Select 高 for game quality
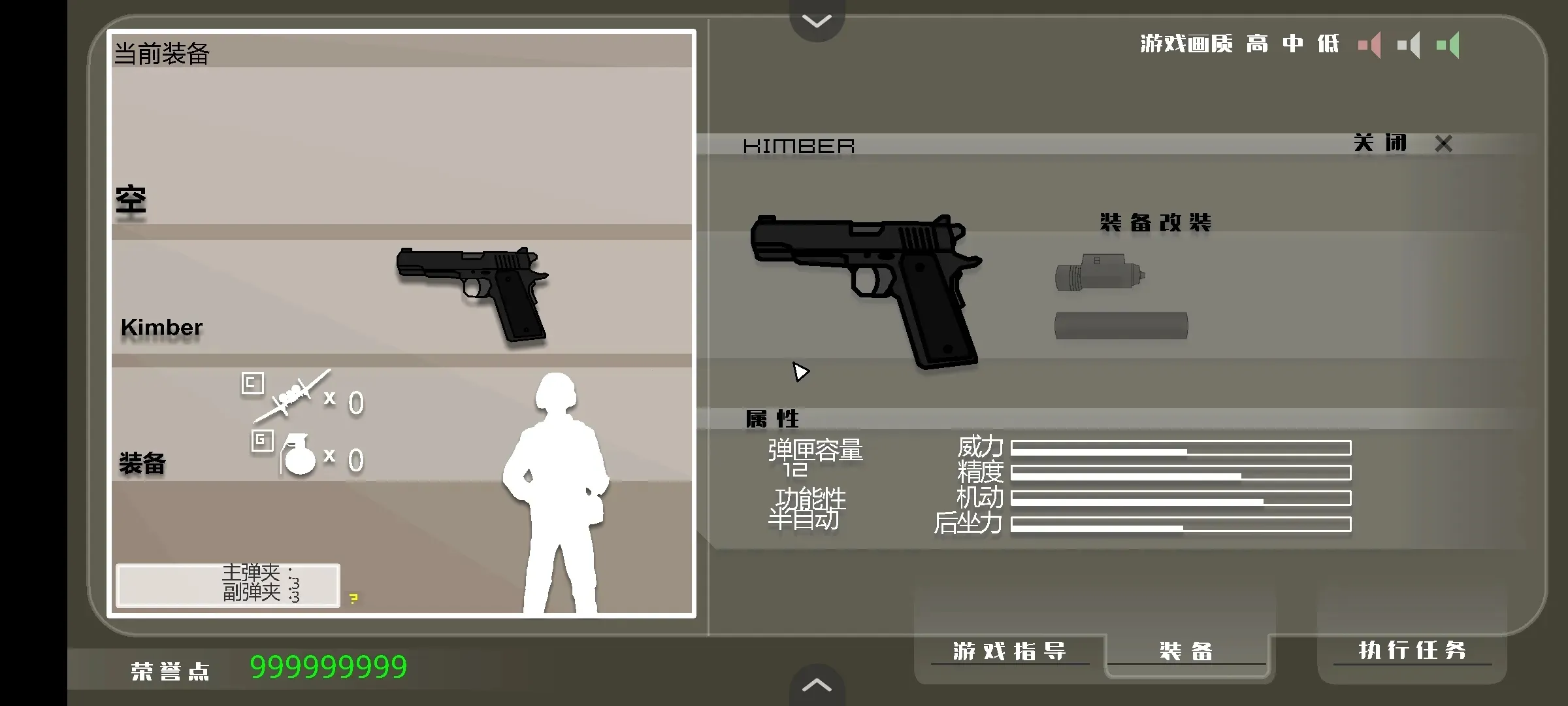Screen dimensions: 1568x706 click(1256, 44)
